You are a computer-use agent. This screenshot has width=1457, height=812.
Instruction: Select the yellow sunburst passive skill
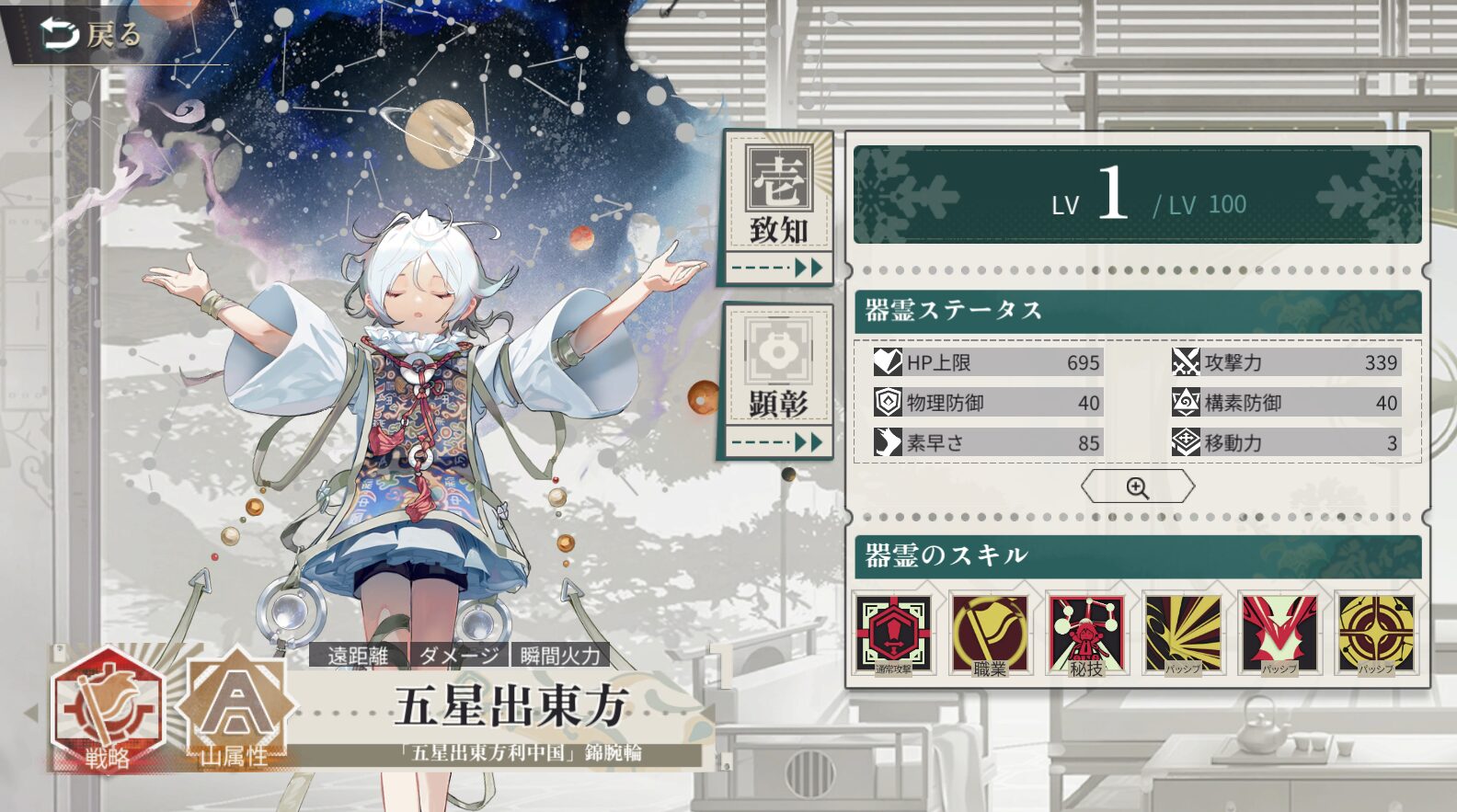point(1183,635)
